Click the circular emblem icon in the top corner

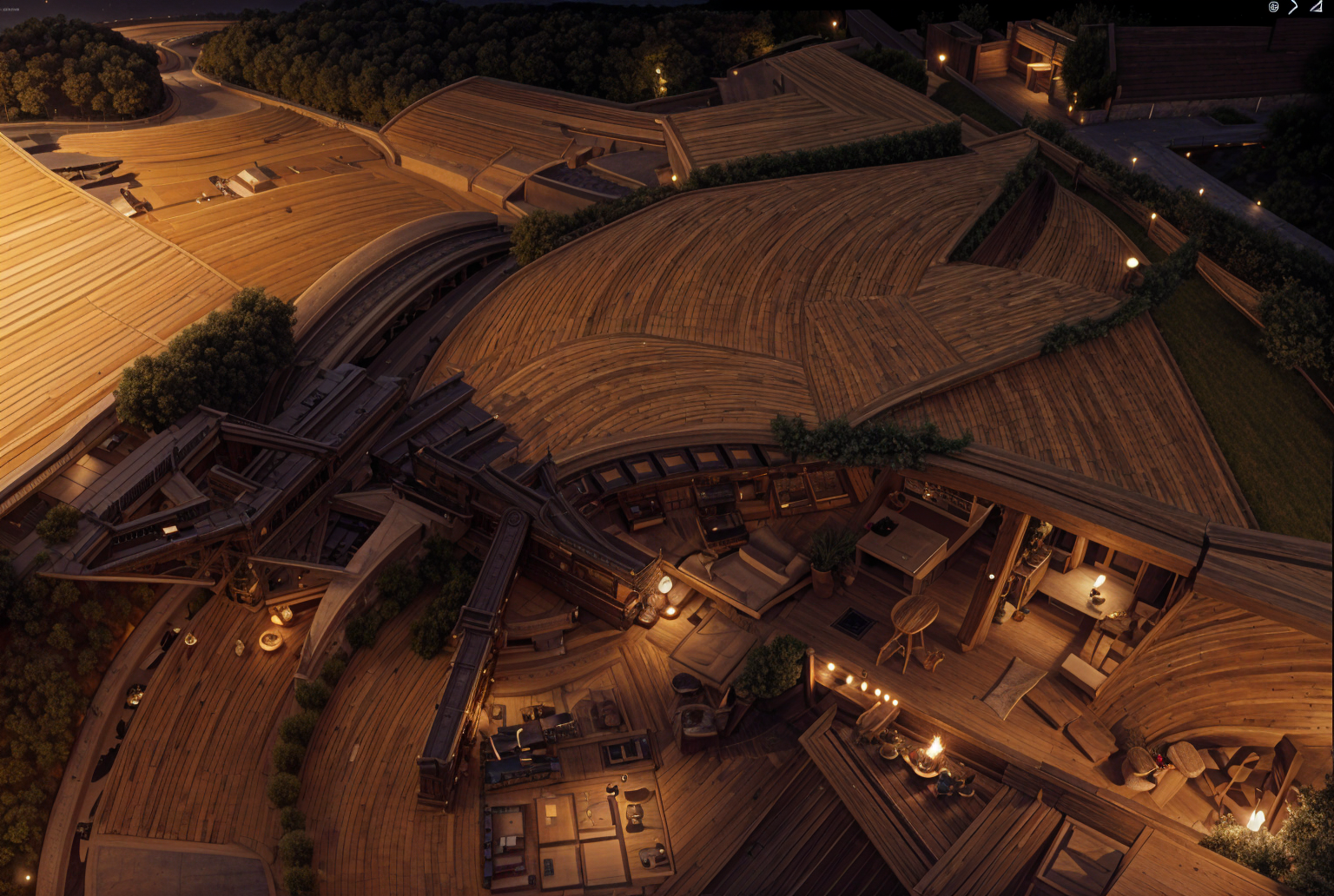click(x=1273, y=7)
